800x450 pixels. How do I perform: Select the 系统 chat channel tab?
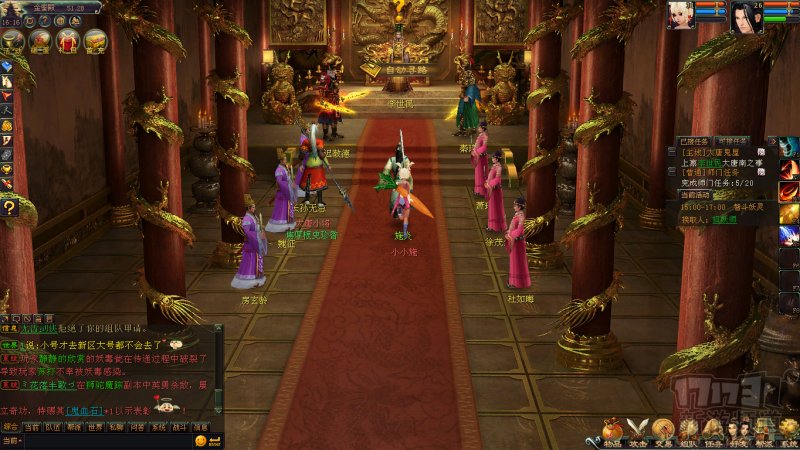pyautogui.click(x=159, y=426)
